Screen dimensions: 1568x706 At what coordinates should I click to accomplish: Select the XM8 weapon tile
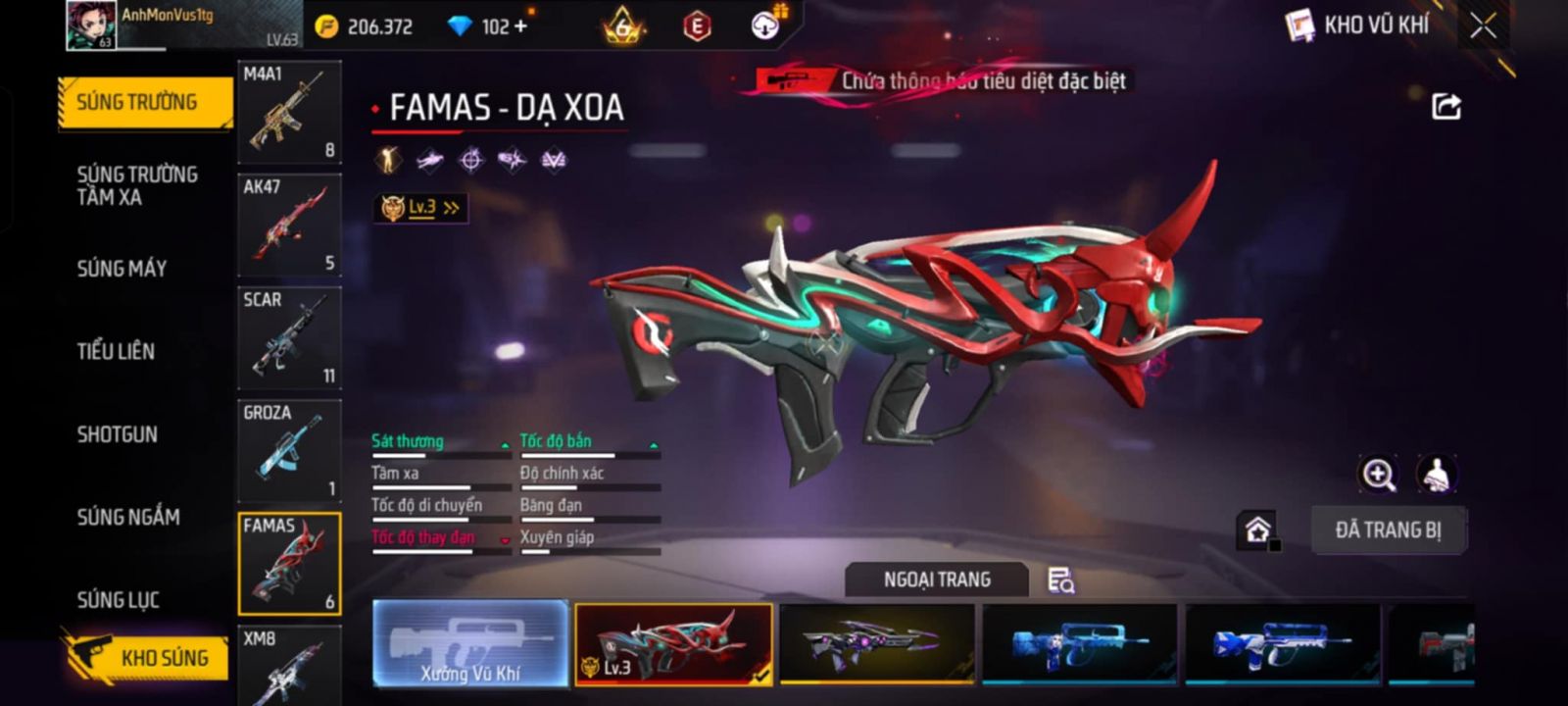coord(289,667)
